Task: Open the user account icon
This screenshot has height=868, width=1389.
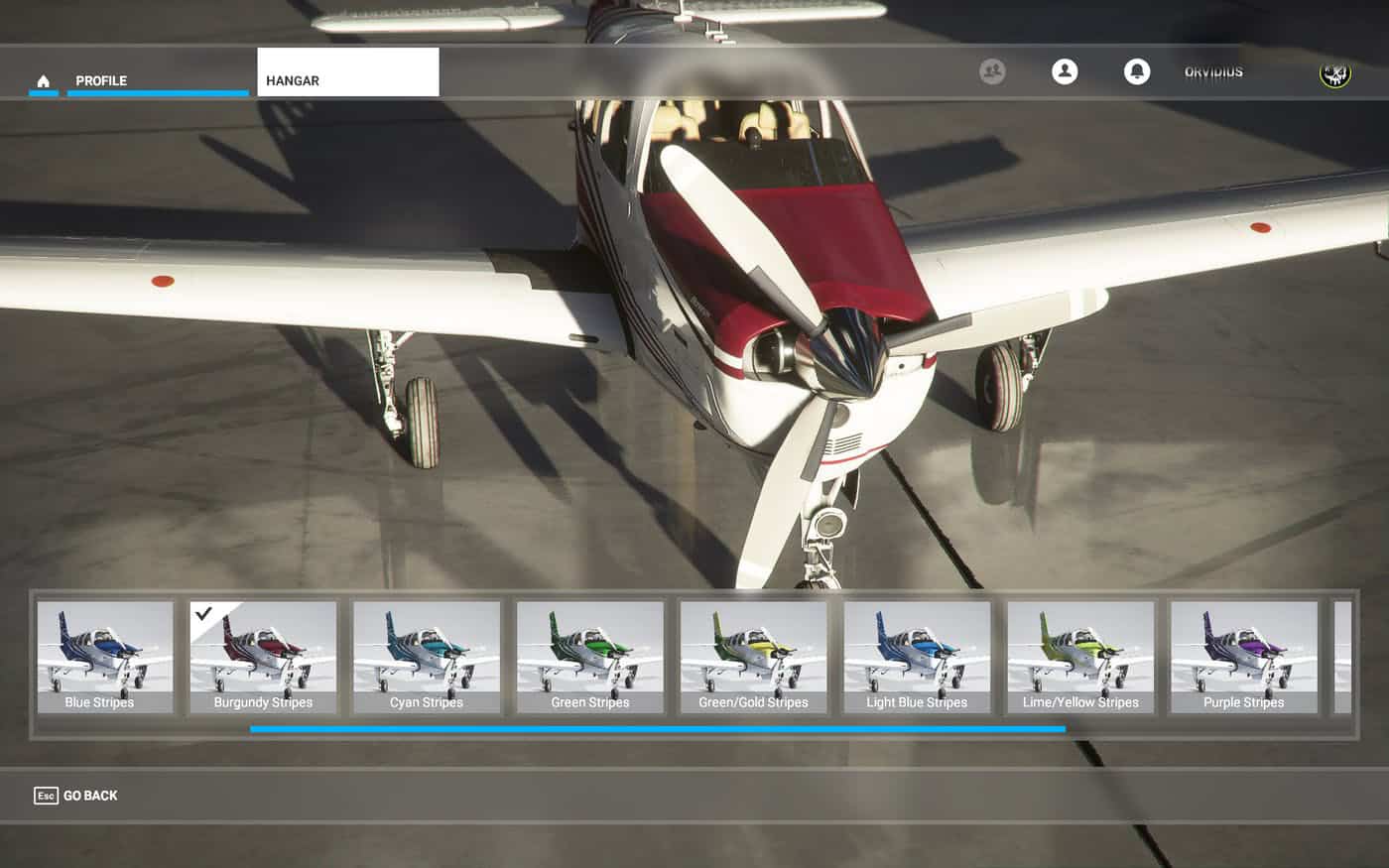Action: click(x=1065, y=71)
